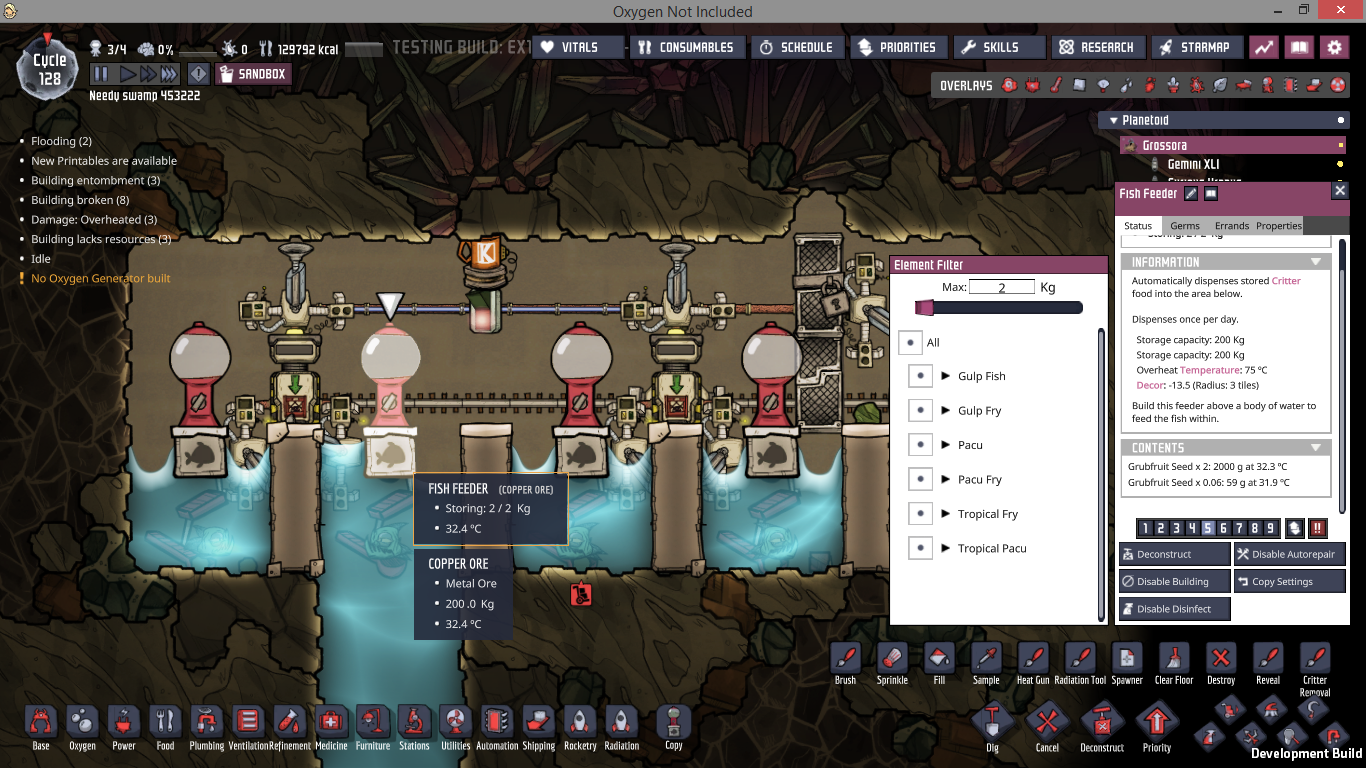
Task: Click the Max Kg input field
Action: [x=1002, y=287]
